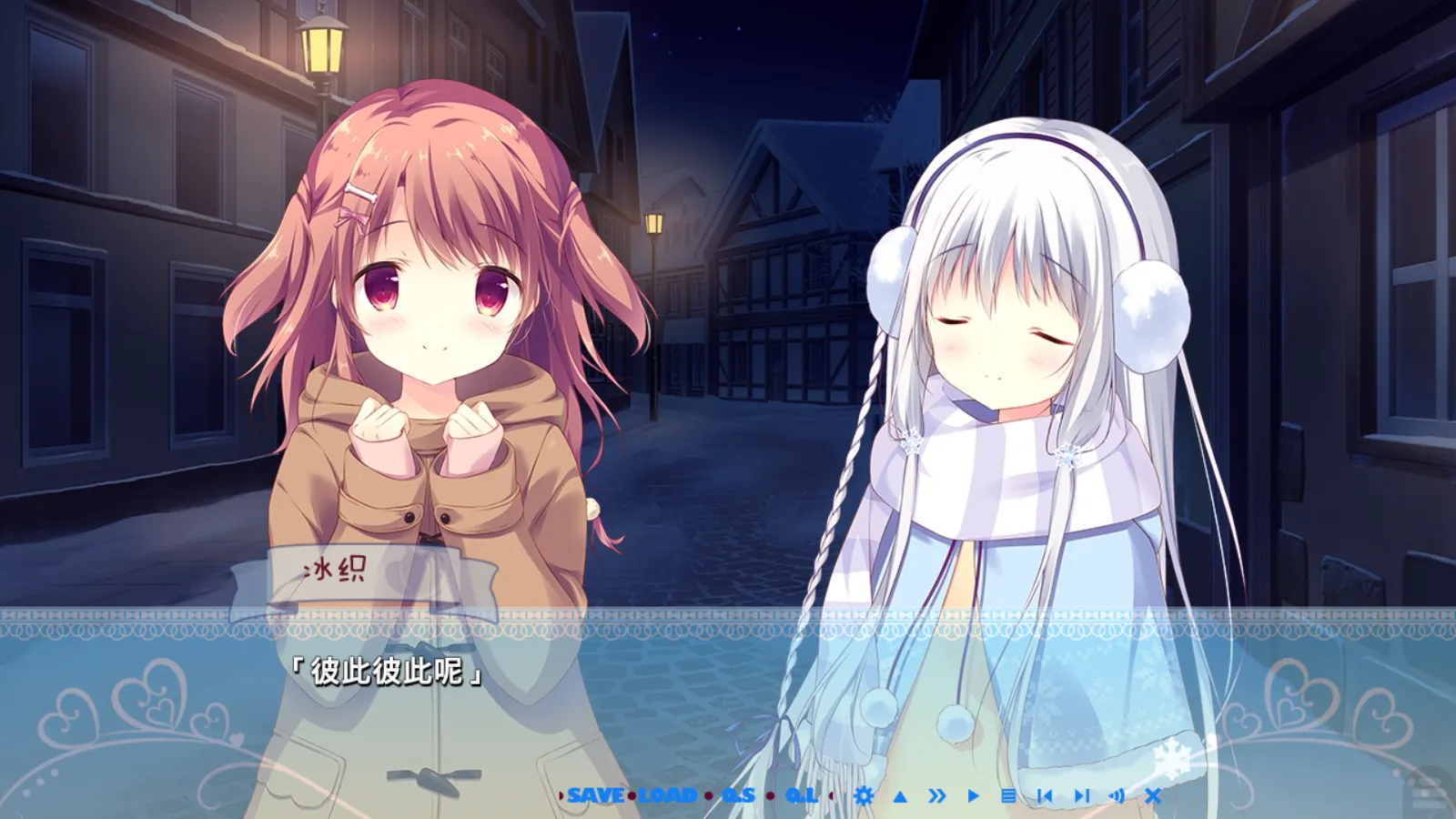Jump to previous scene with the rewind icon
Viewport: 1456px width, 819px height.
pos(1046,795)
